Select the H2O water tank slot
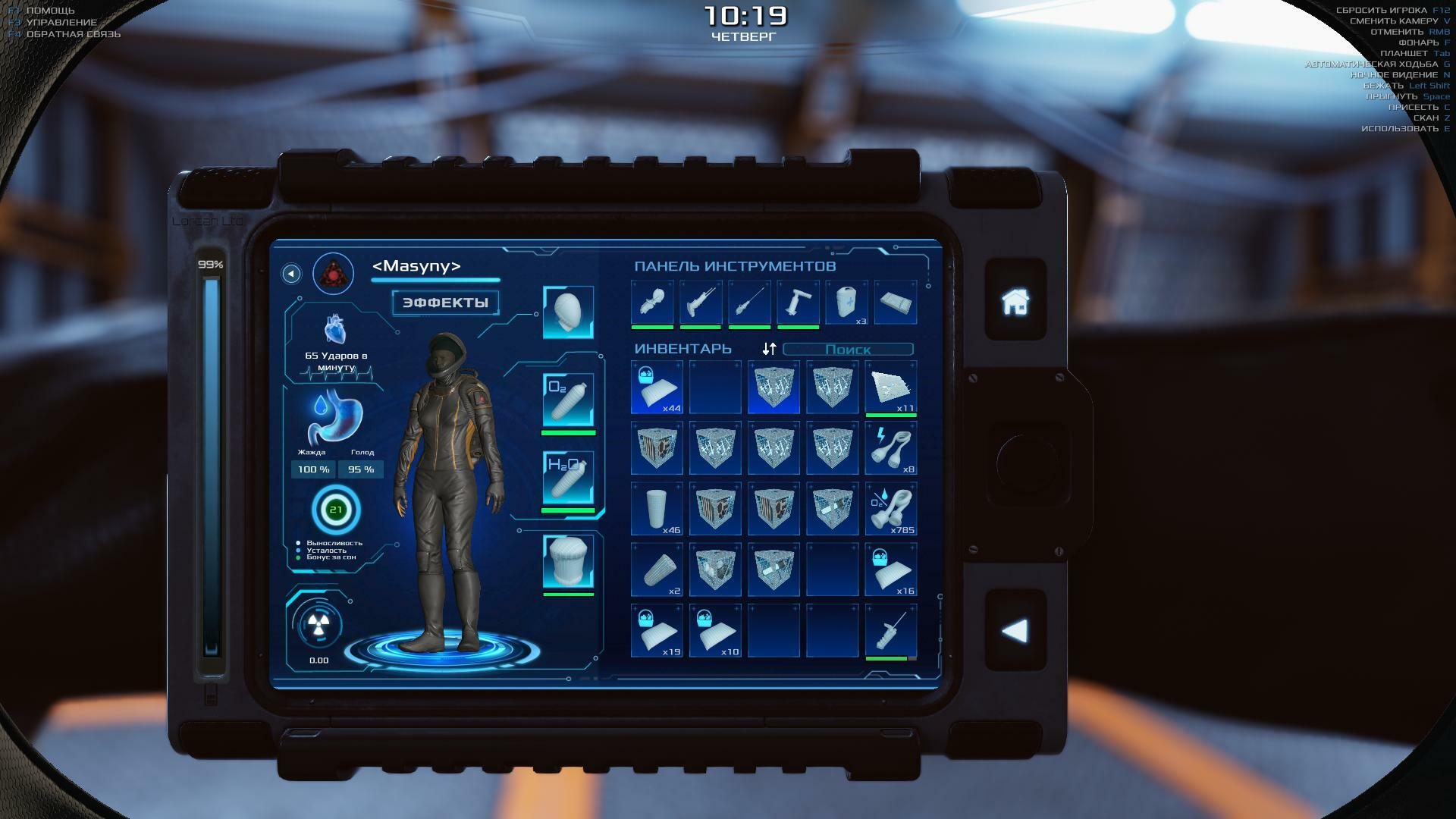Screen dimensions: 1456x819 (x=568, y=478)
